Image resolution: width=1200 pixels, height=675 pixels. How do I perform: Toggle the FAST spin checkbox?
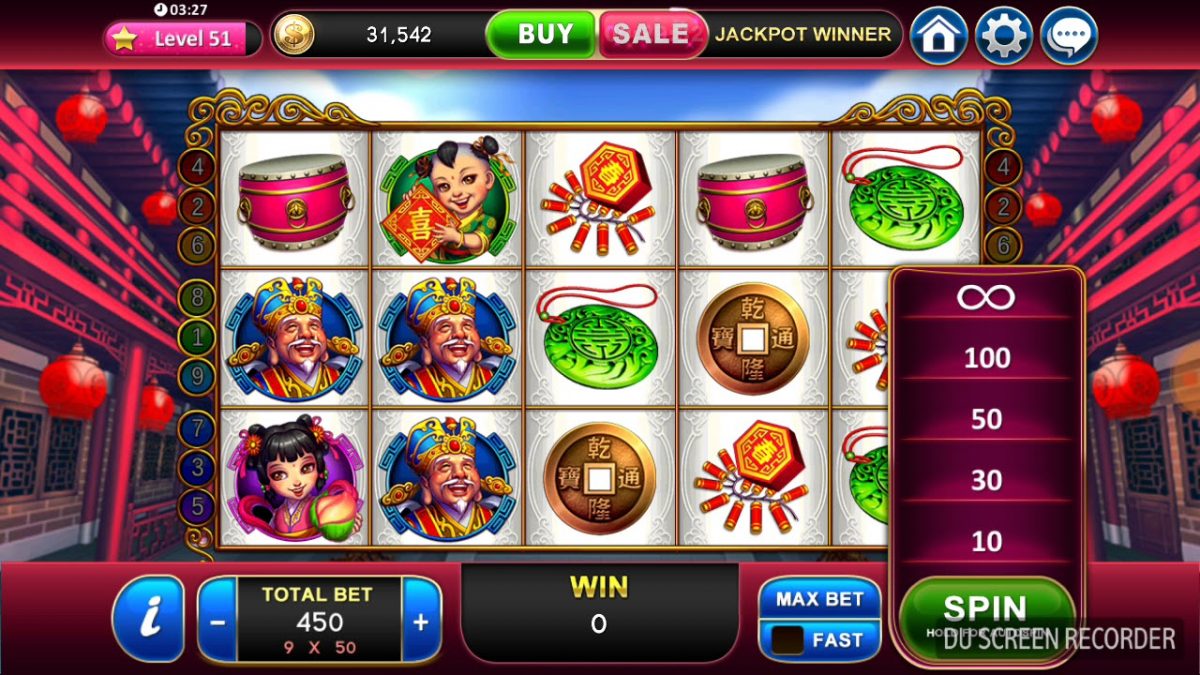(x=788, y=640)
